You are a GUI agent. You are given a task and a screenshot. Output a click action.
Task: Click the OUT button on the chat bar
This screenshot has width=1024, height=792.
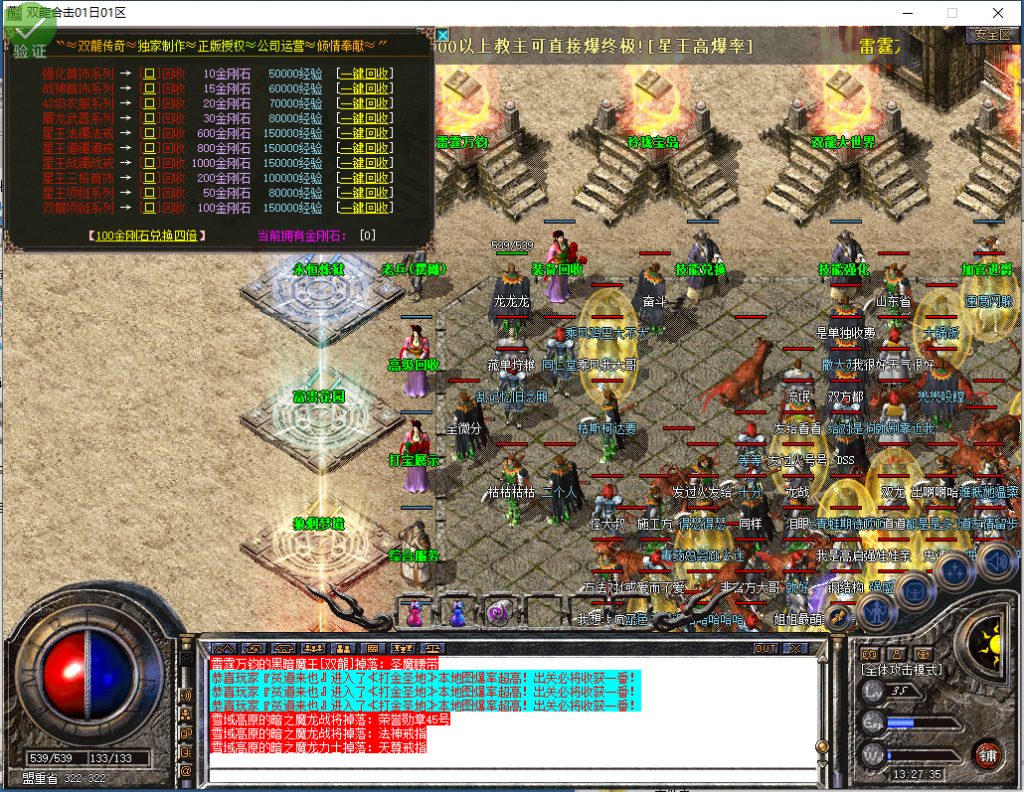tap(765, 648)
